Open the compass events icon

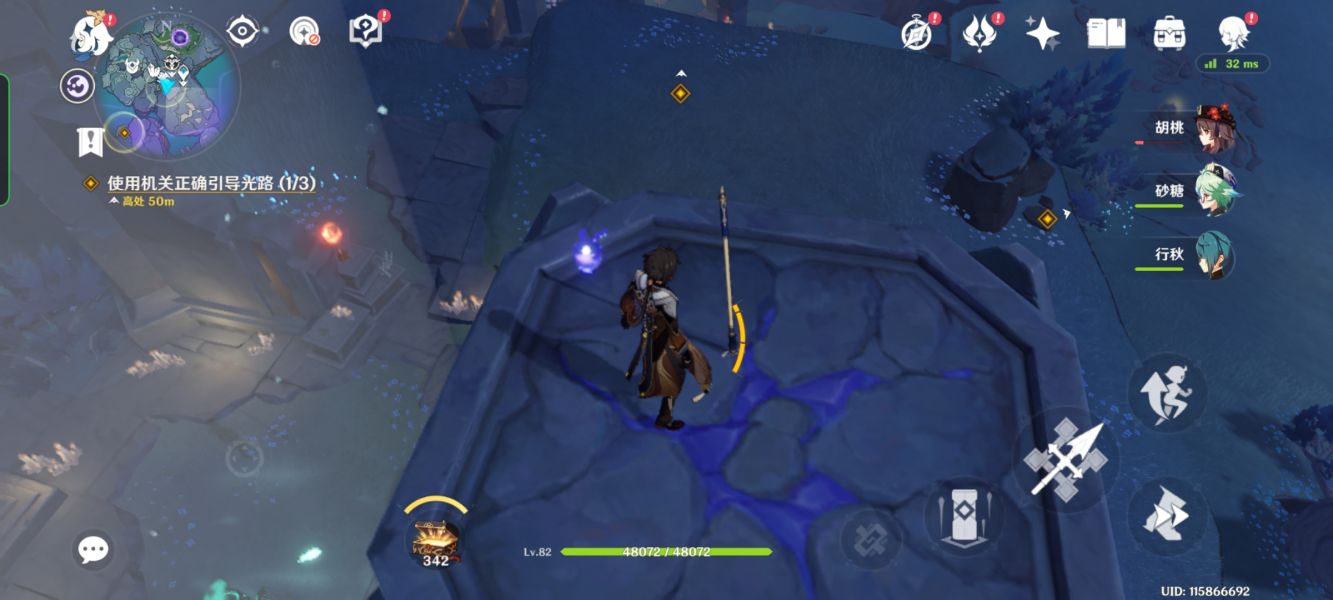click(x=917, y=34)
